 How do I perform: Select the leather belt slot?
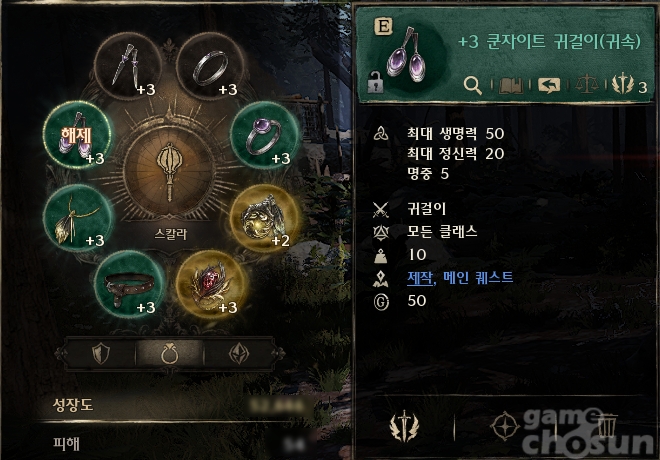(128, 282)
